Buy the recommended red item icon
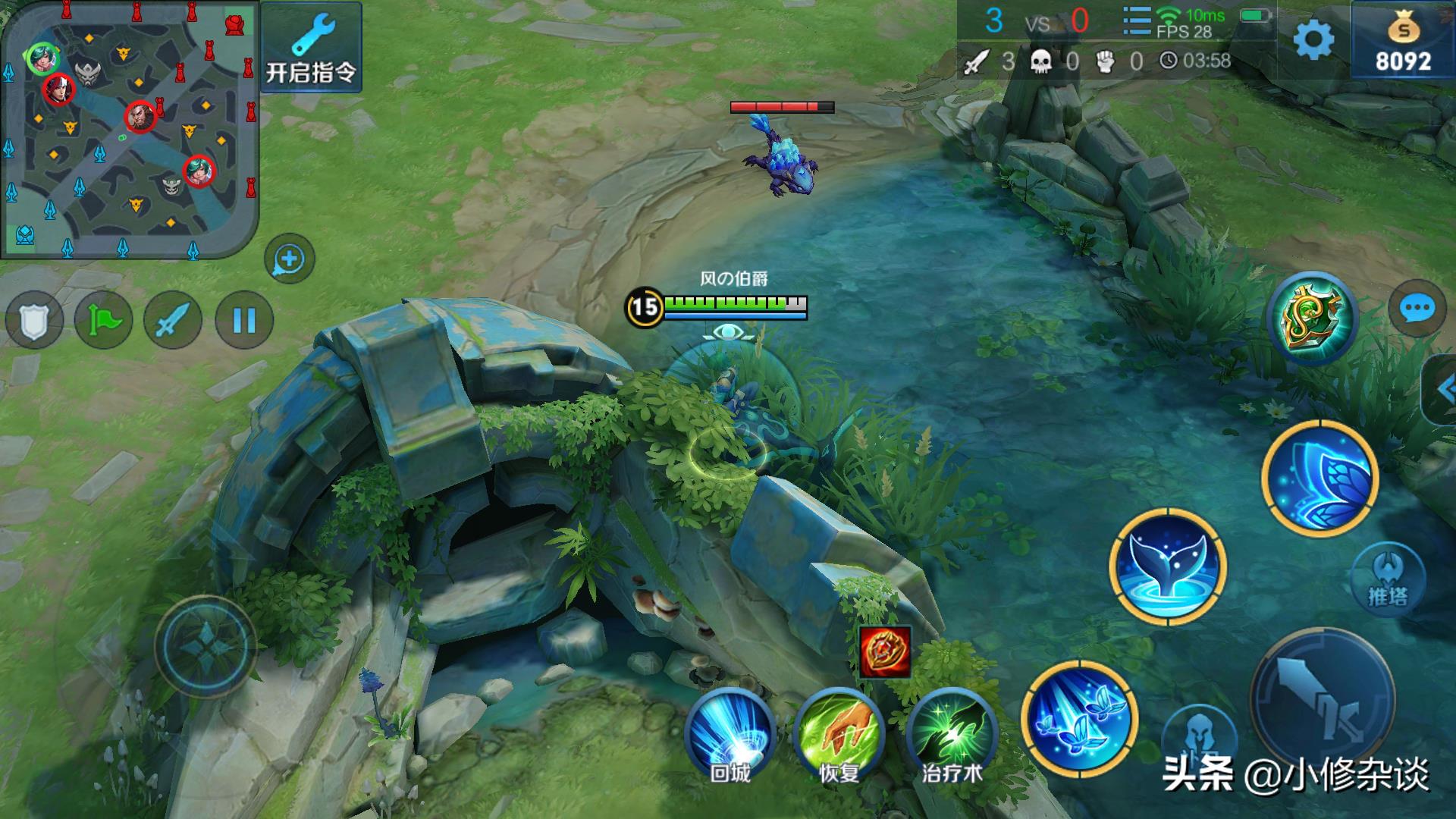Viewport: 1456px width, 819px height. pyautogui.click(x=885, y=651)
